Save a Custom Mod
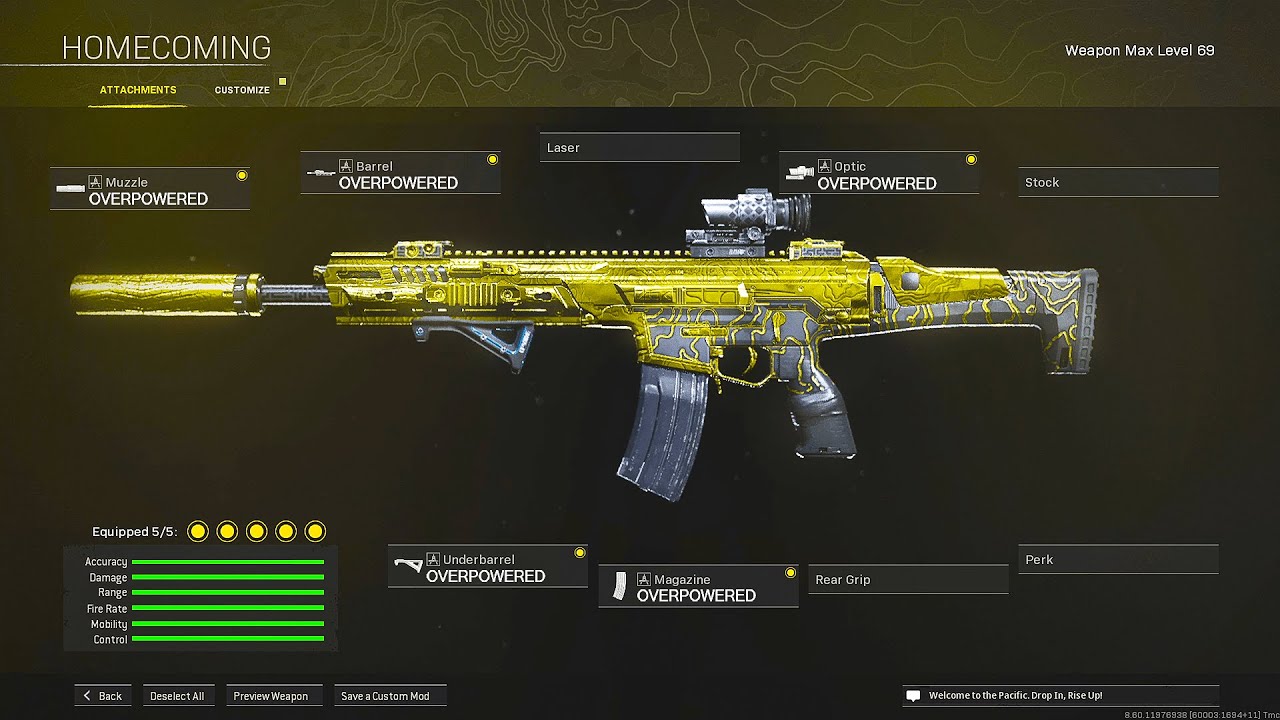1280x720 pixels. tap(385, 696)
